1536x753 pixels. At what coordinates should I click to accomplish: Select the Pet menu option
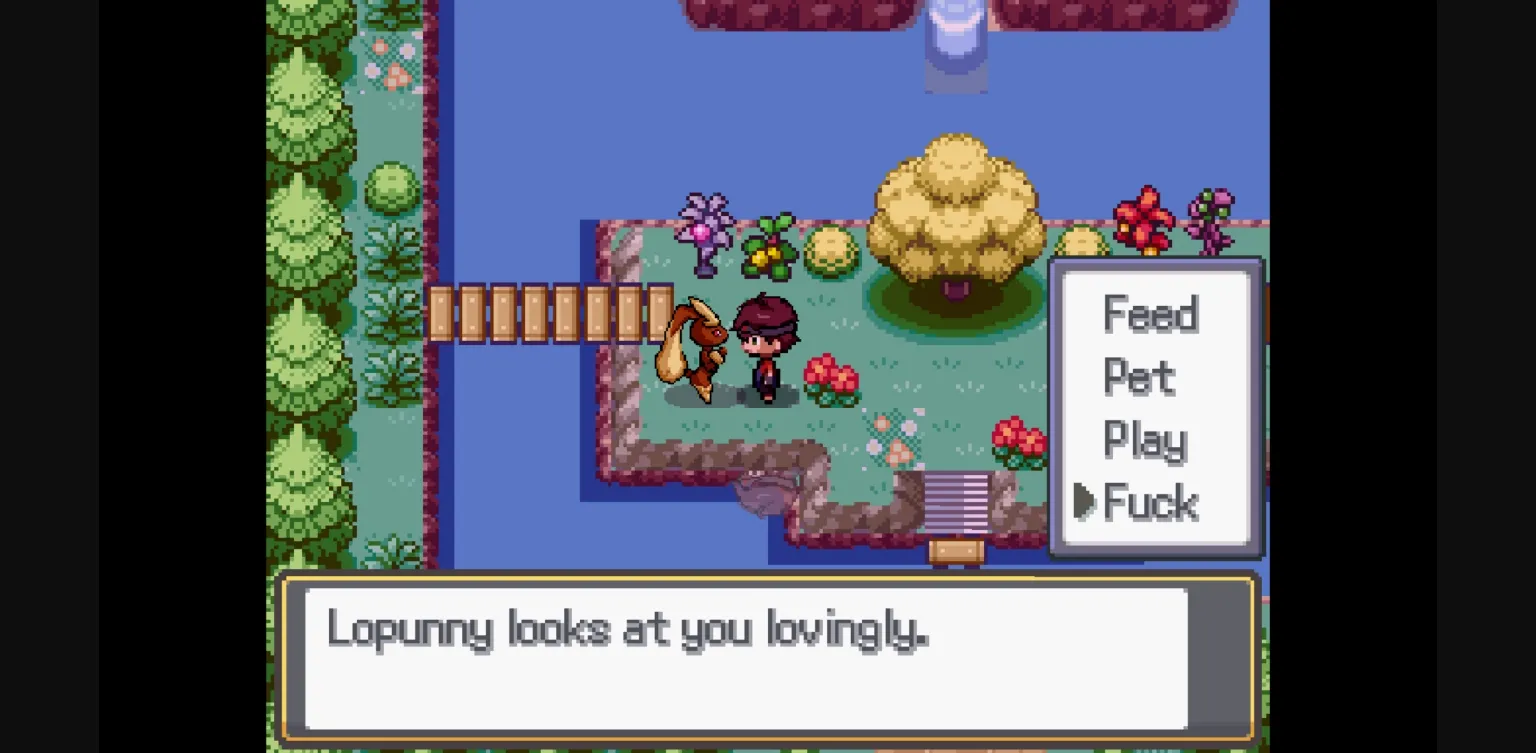tap(1140, 378)
